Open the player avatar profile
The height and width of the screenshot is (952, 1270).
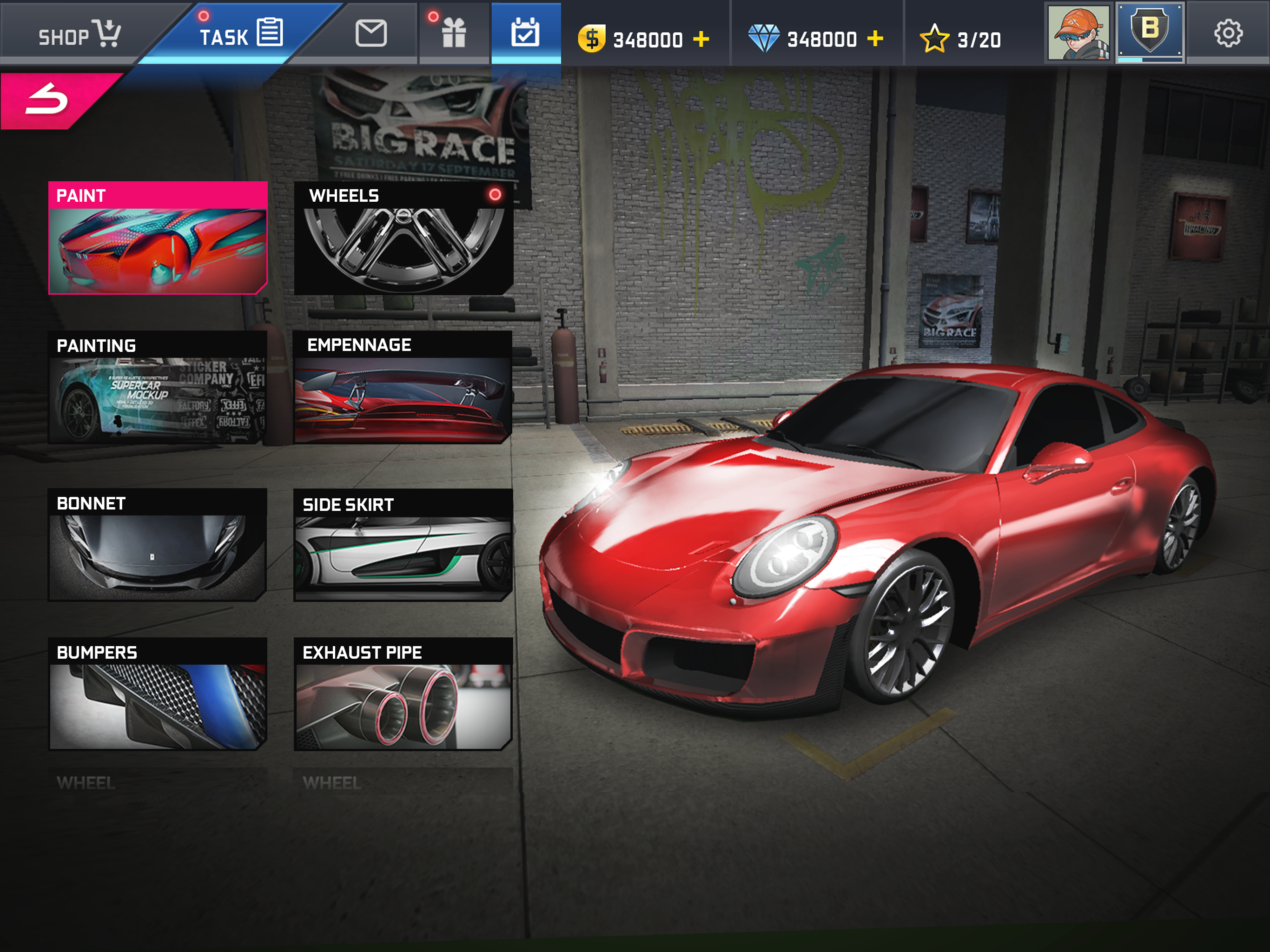point(1078,33)
